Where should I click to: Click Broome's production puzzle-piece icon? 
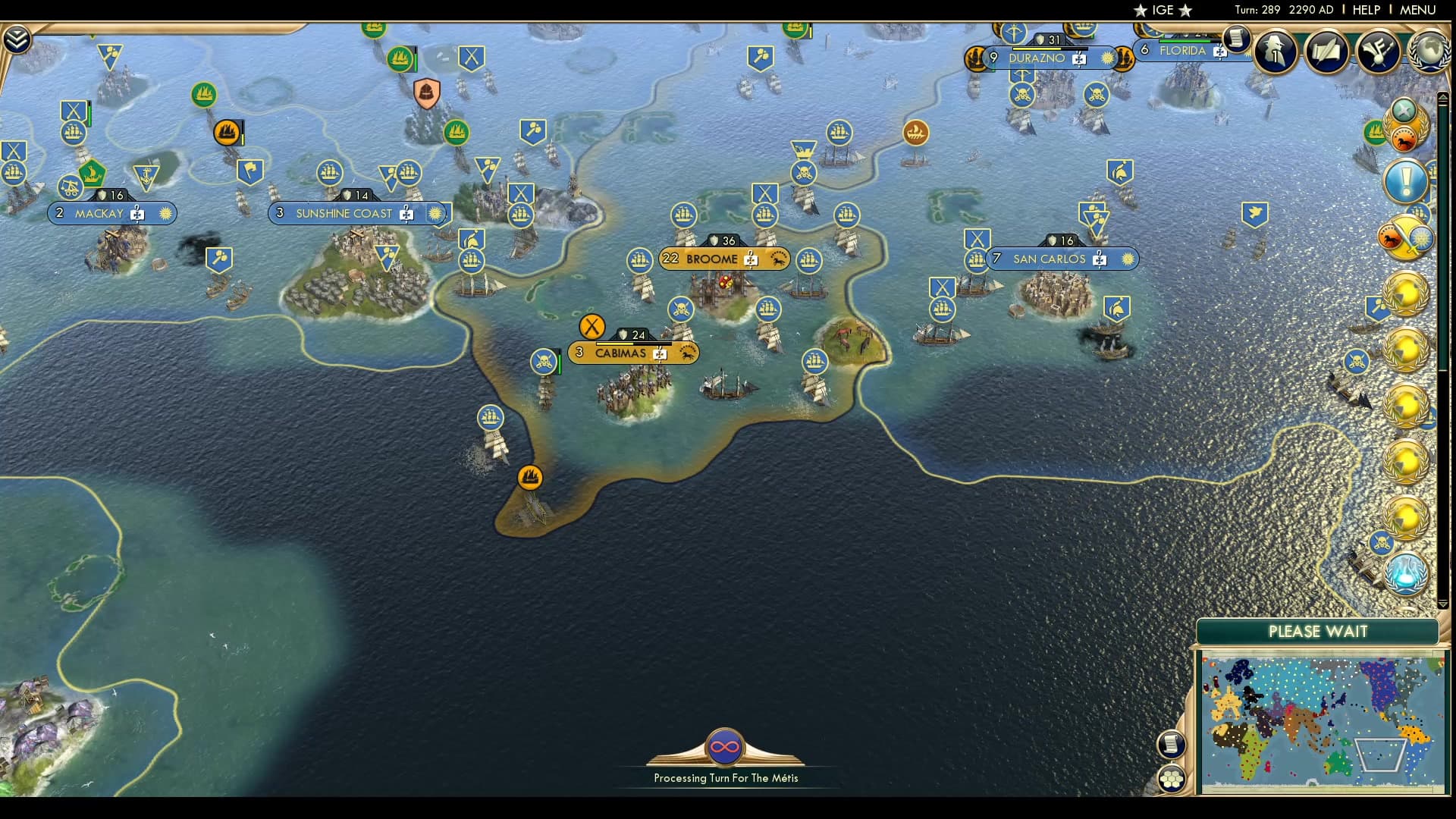(x=751, y=259)
